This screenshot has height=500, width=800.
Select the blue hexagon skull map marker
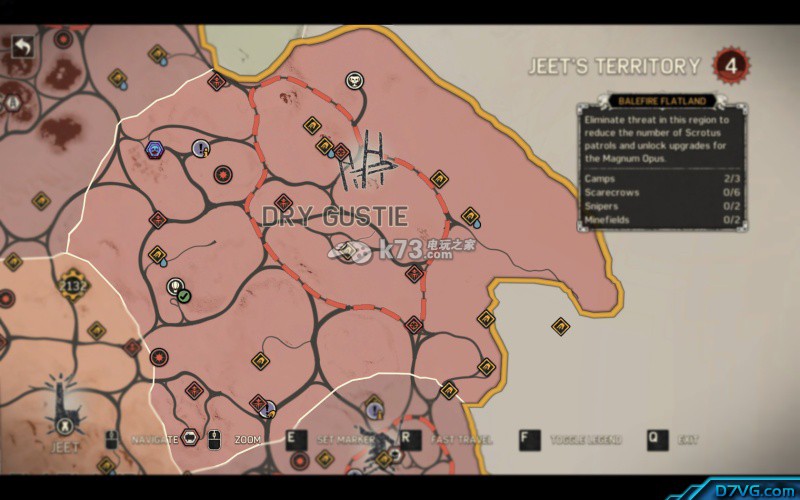155,150
